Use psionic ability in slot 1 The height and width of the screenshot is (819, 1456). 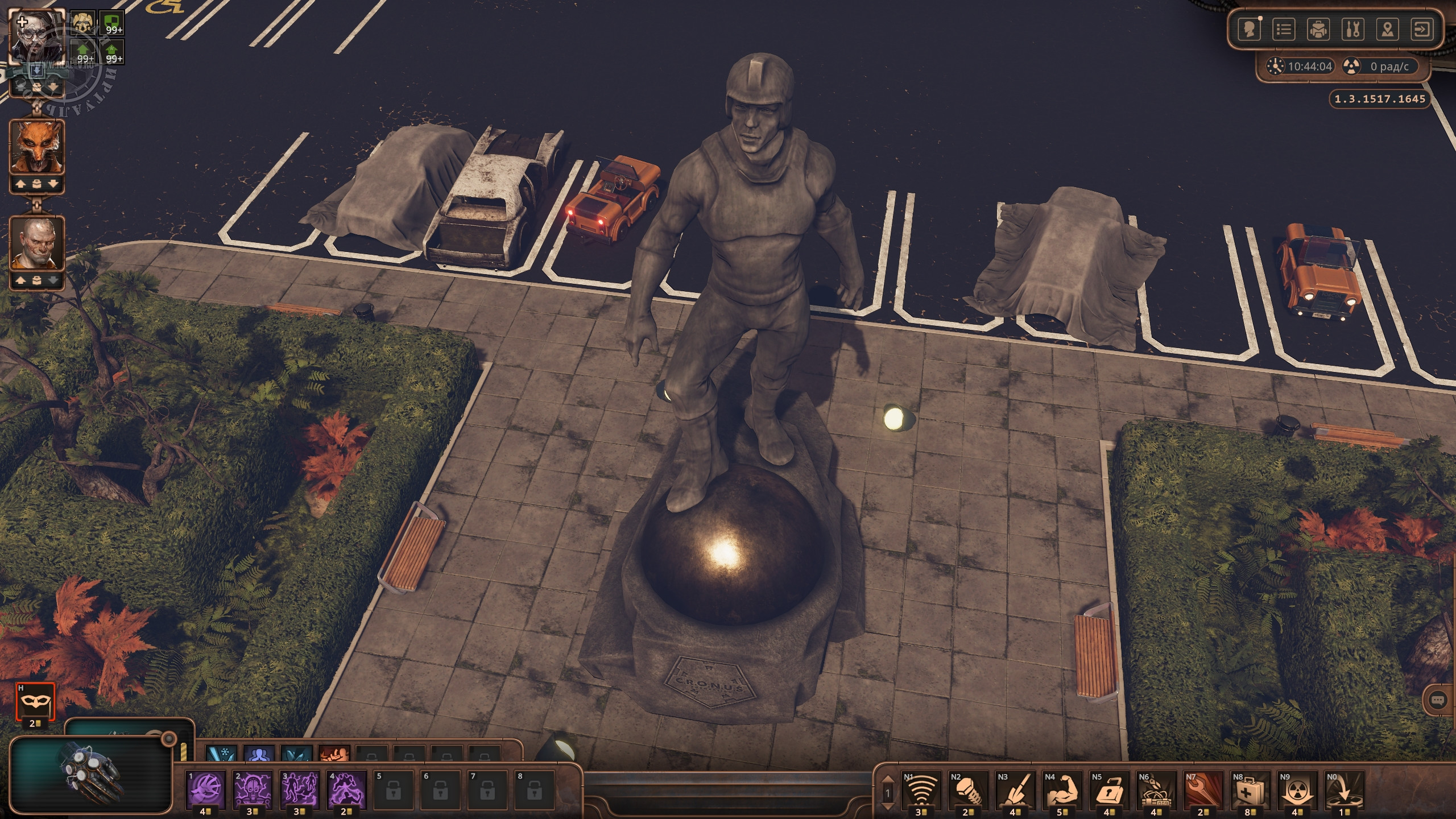(206, 789)
